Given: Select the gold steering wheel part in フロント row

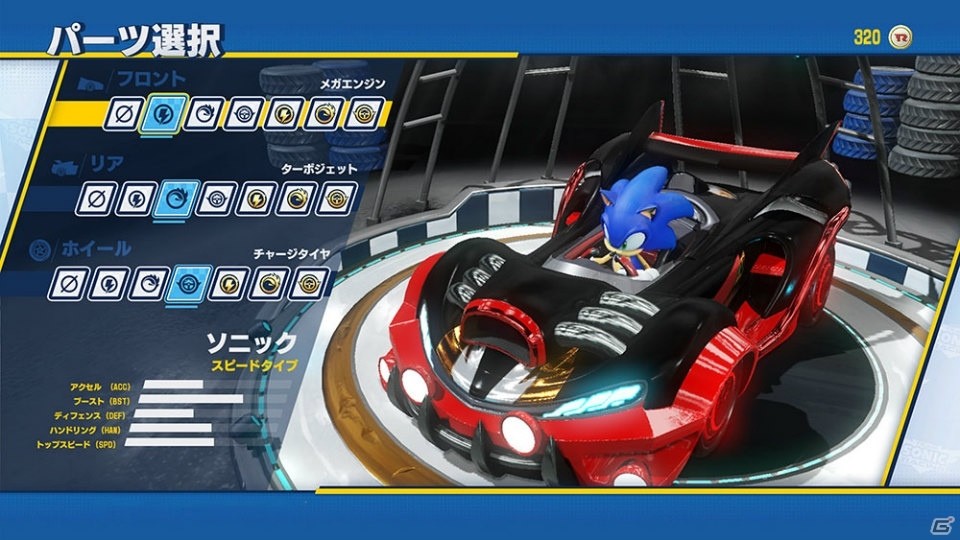Looking at the screenshot, I should tap(364, 114).
